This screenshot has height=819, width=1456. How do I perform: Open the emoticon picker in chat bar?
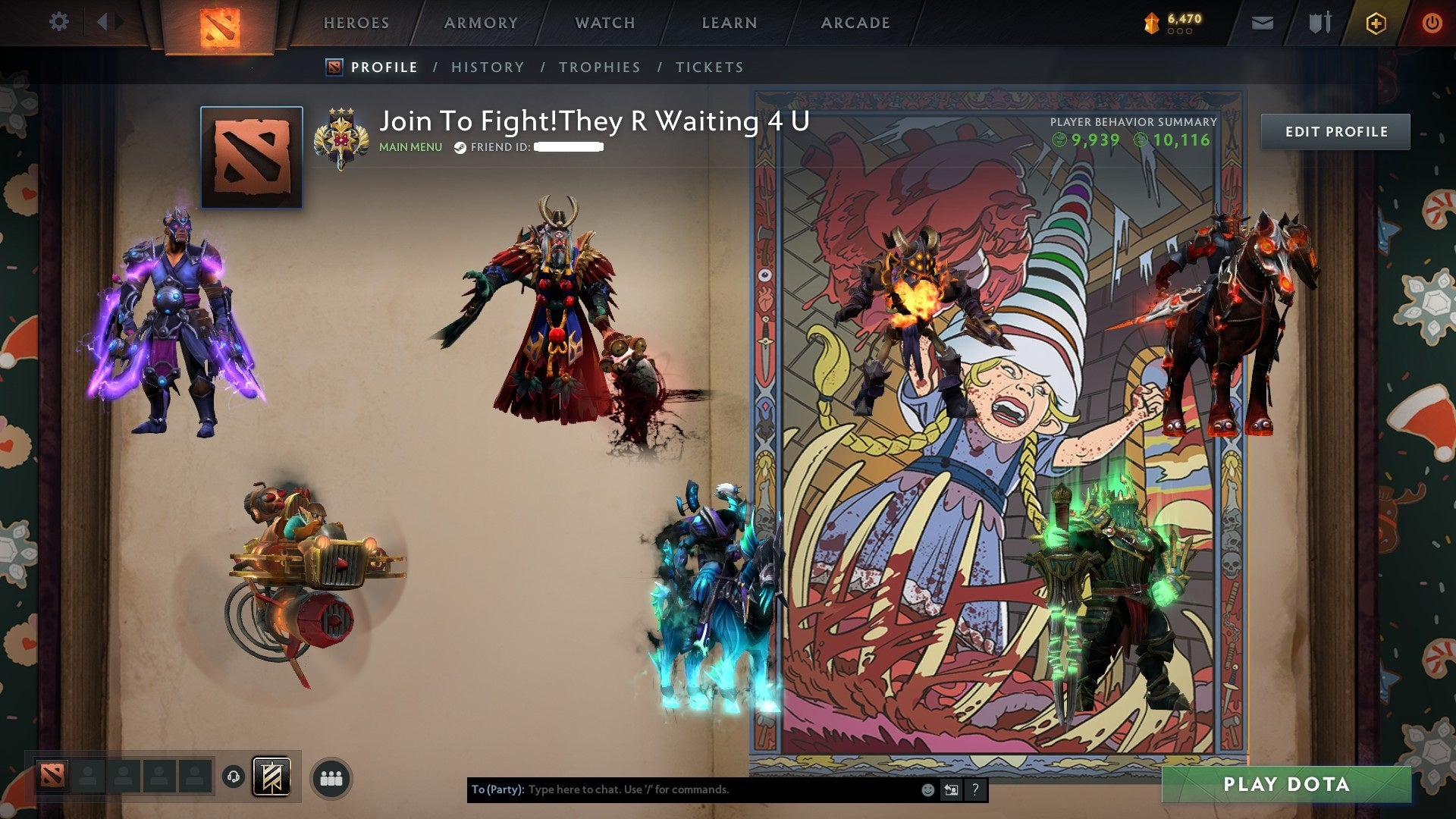pyautogui.click(x=927, y=789)
